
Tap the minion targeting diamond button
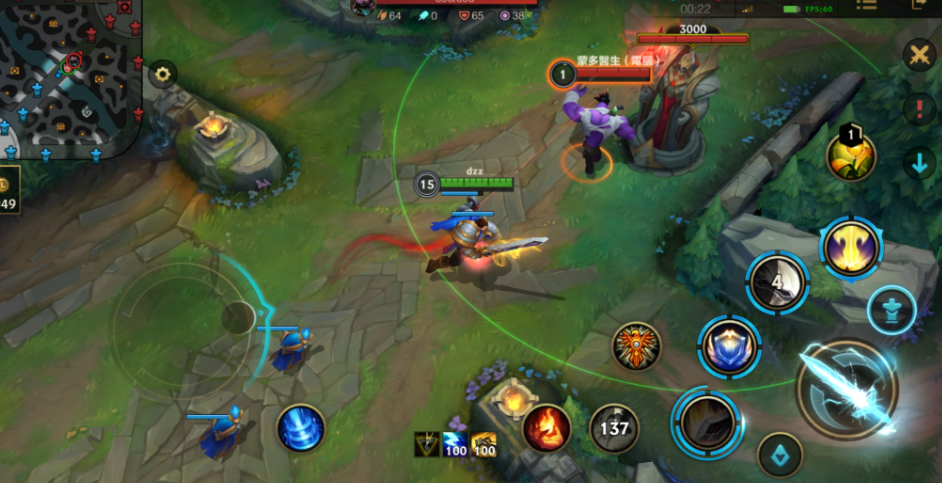pos(780,455)
